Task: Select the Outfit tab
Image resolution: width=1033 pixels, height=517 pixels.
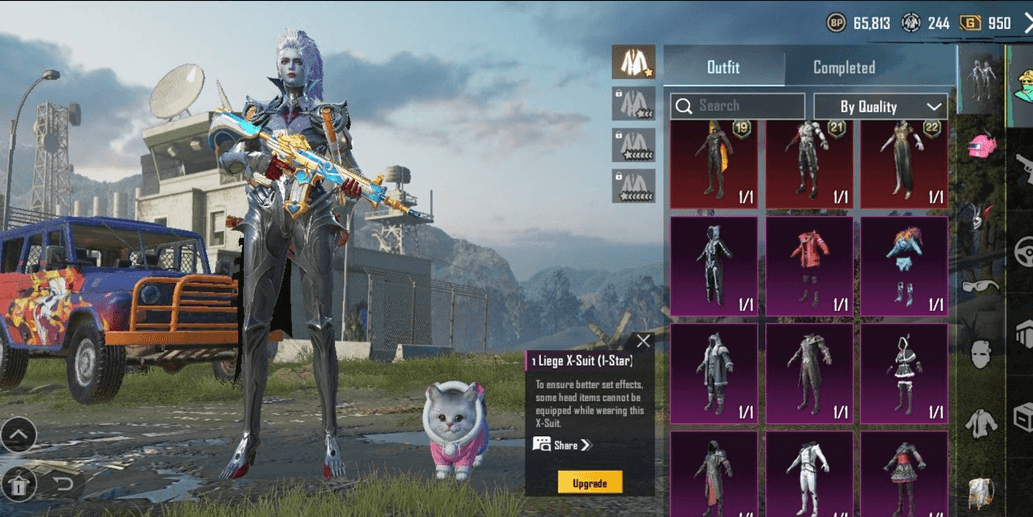Action: [x=723, y=68]
